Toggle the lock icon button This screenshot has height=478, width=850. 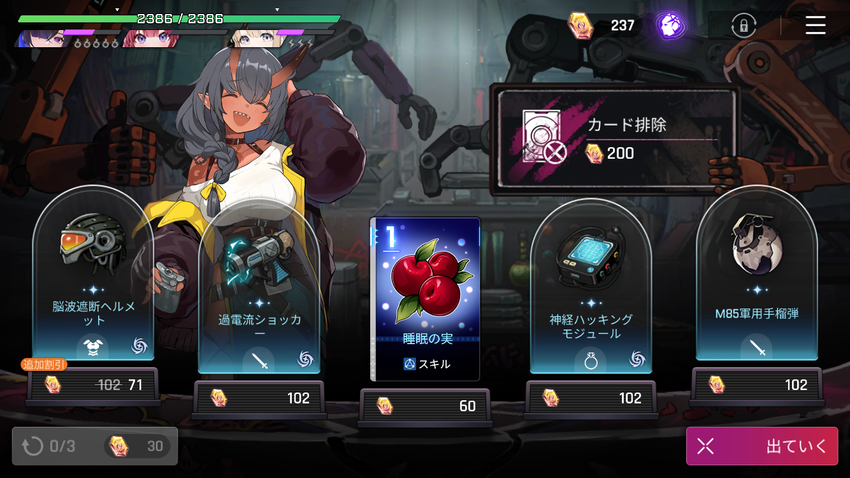(743, 25)
